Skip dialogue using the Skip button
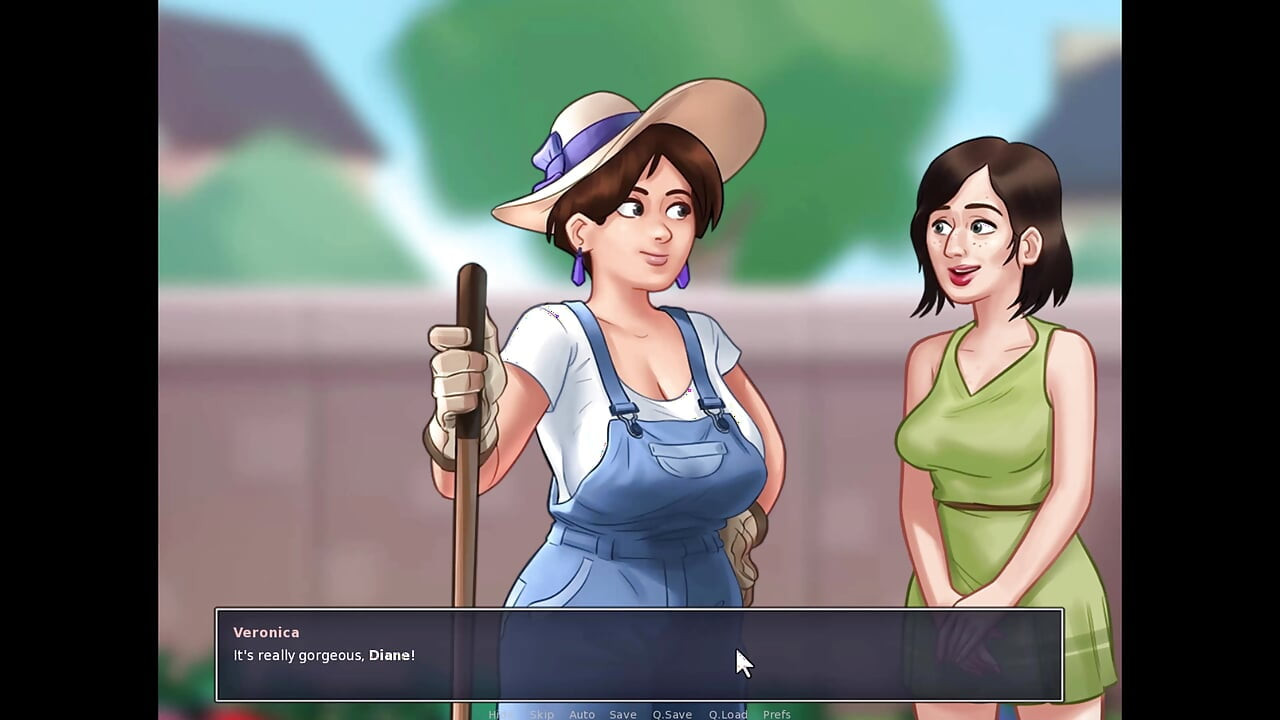 tap(542, 714)
